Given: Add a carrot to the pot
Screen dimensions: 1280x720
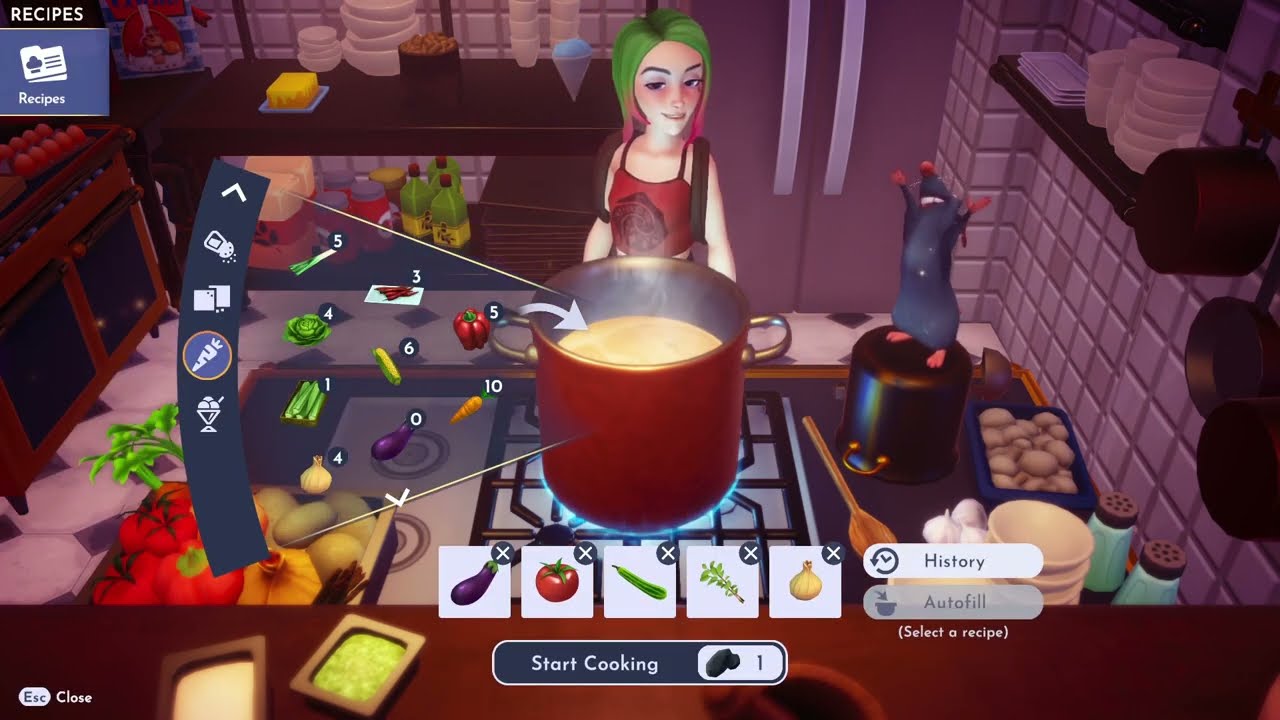Looking at the screenshot, I should (x=465, y=408).
